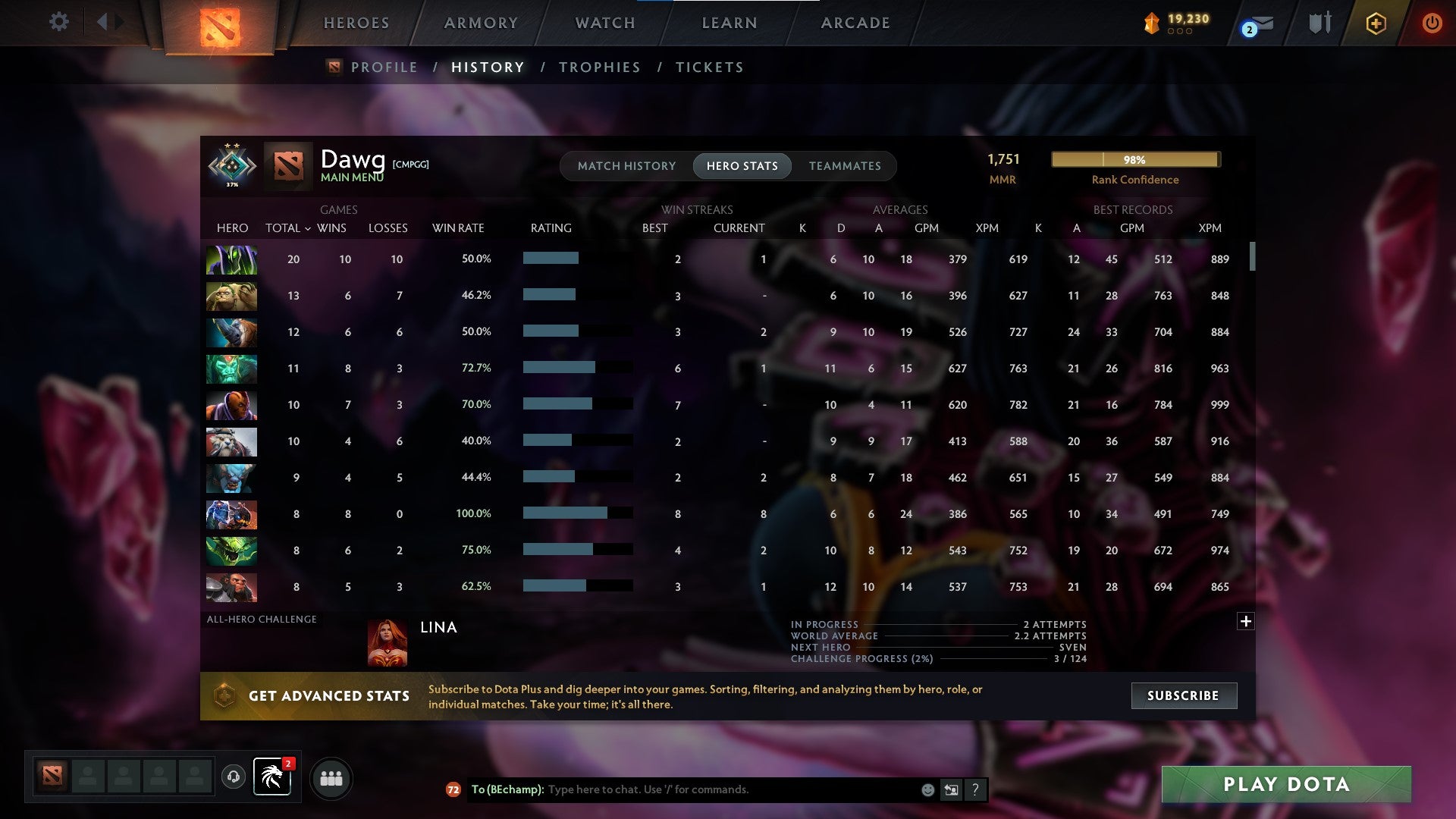This screenshot has width=1456, height=819.
Task: Click the headset voice chat icon
Action: [233, 777]
